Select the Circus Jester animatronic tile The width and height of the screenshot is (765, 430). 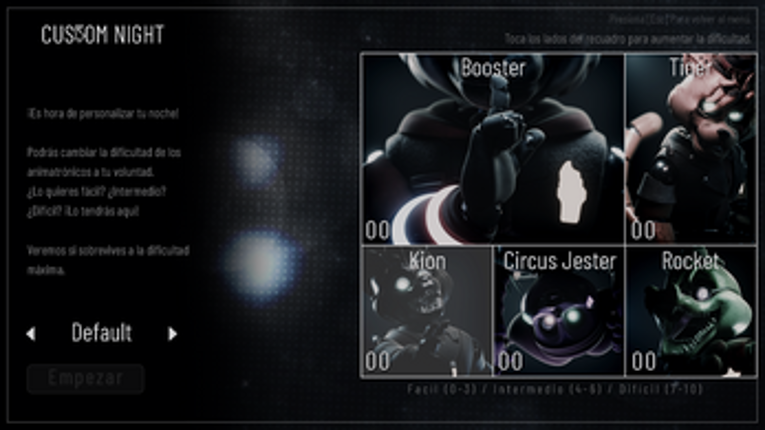pyautogui.click(x=559, y=311)
